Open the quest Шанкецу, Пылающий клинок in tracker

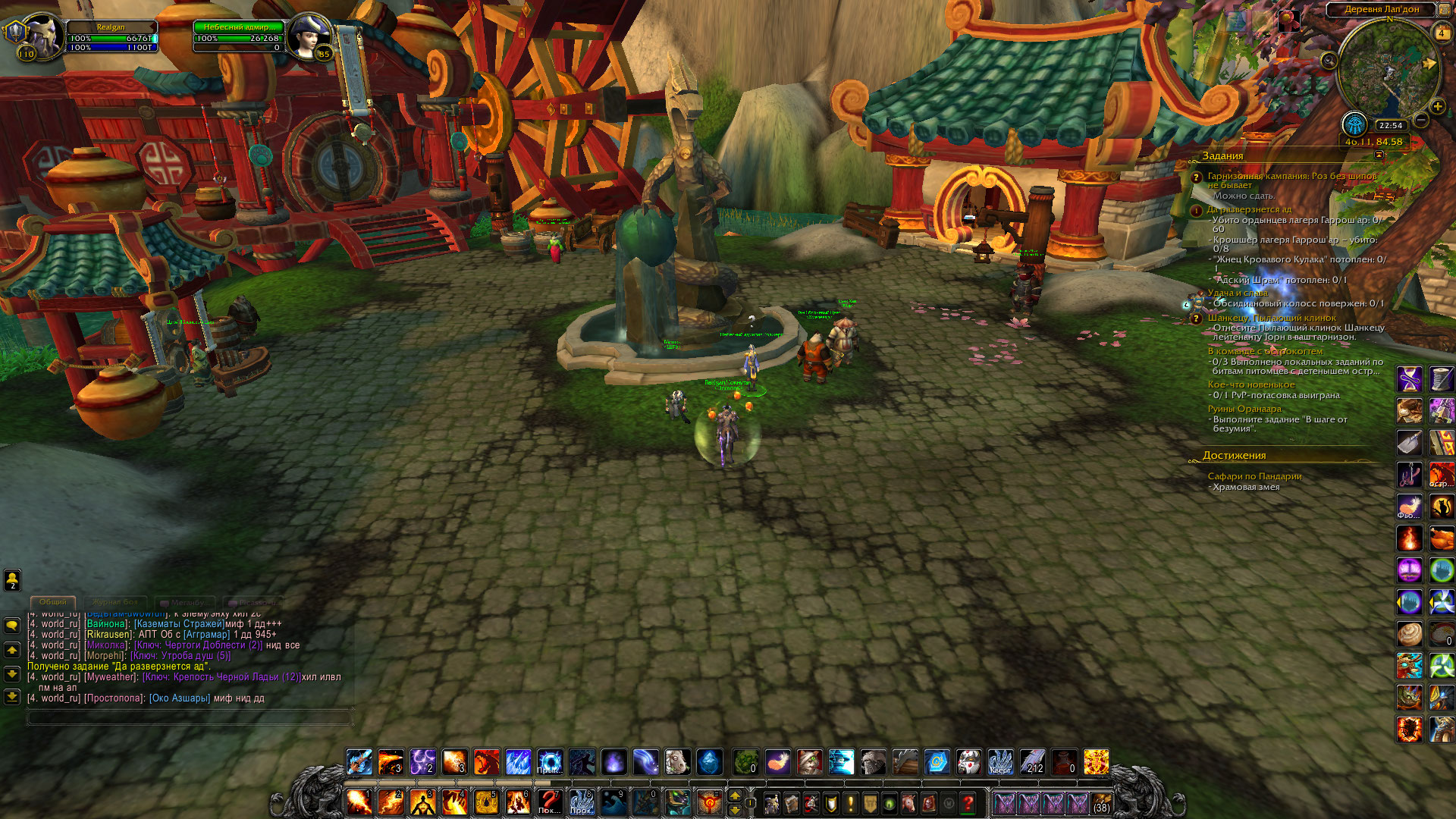1272,318
